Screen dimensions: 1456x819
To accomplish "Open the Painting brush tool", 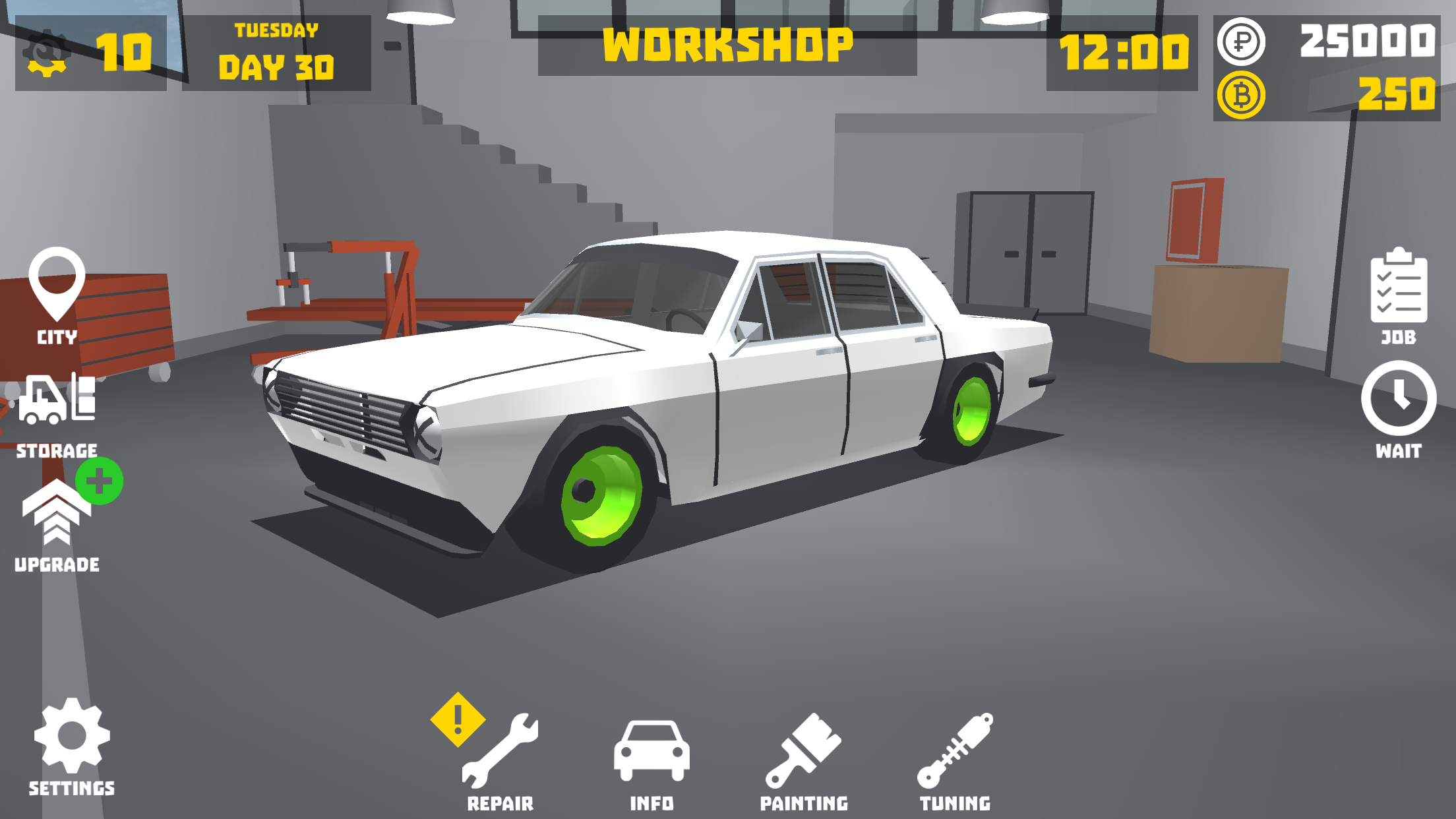I will click(x=804, y=752).
